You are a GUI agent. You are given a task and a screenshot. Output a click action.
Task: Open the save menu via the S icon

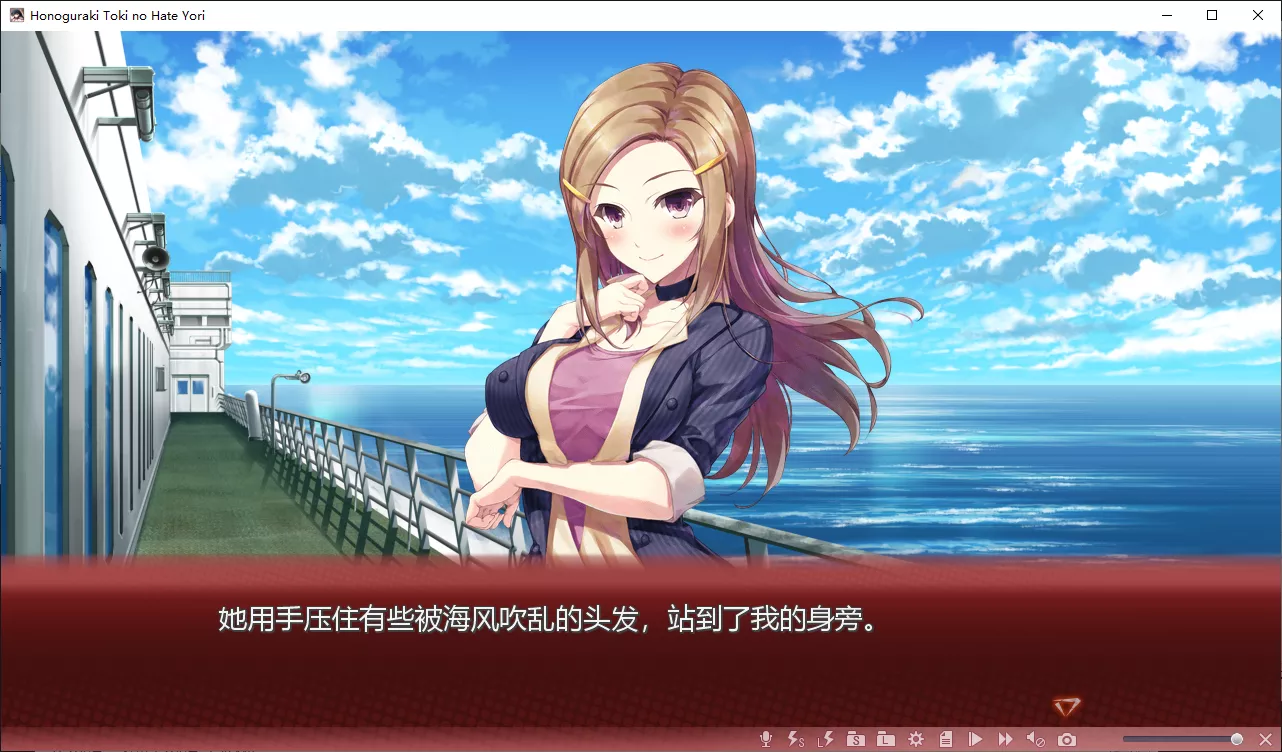click(855, 738)
